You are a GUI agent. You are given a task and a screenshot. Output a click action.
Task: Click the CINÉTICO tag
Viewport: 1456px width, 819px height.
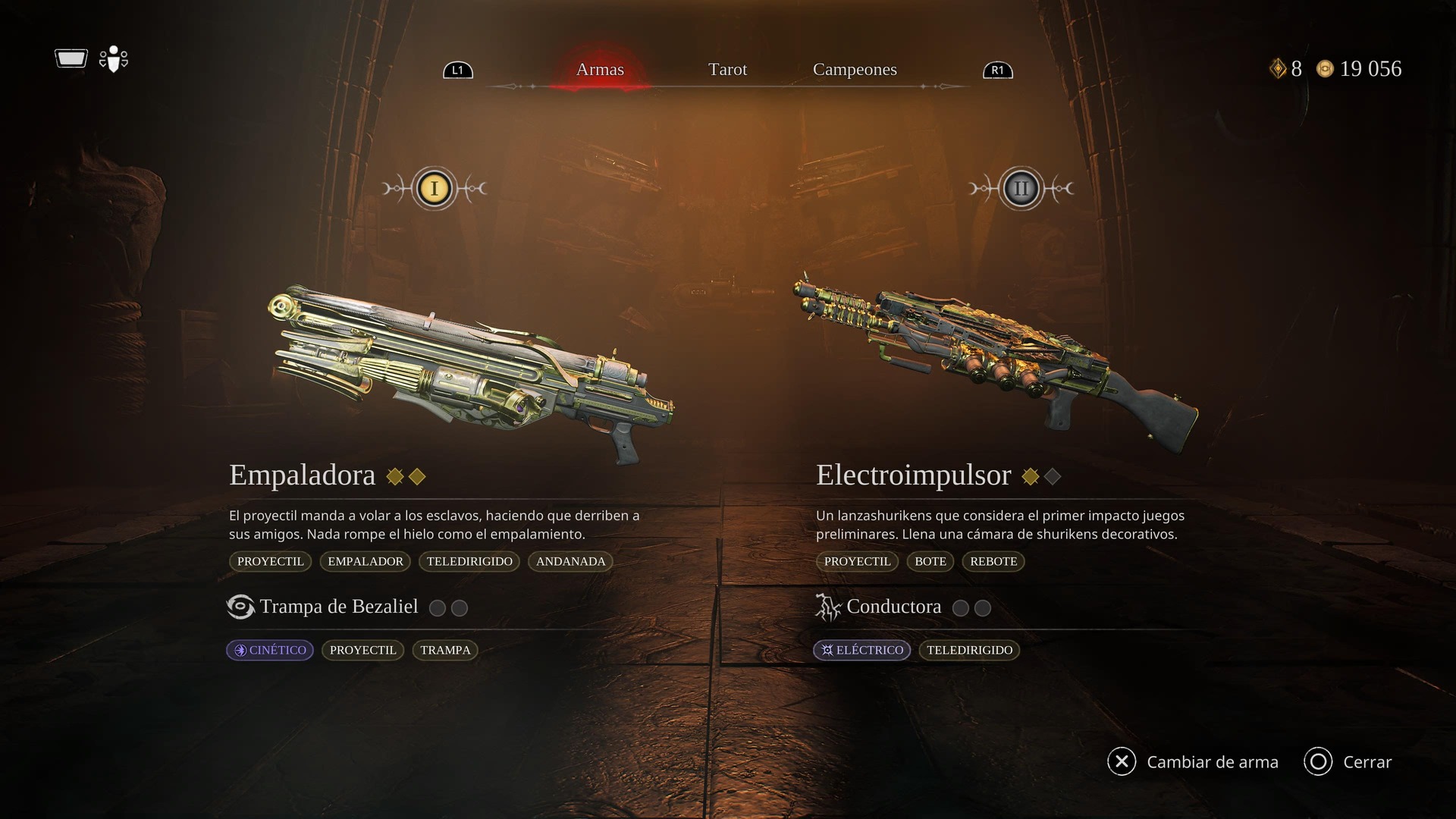coord(270,650)
